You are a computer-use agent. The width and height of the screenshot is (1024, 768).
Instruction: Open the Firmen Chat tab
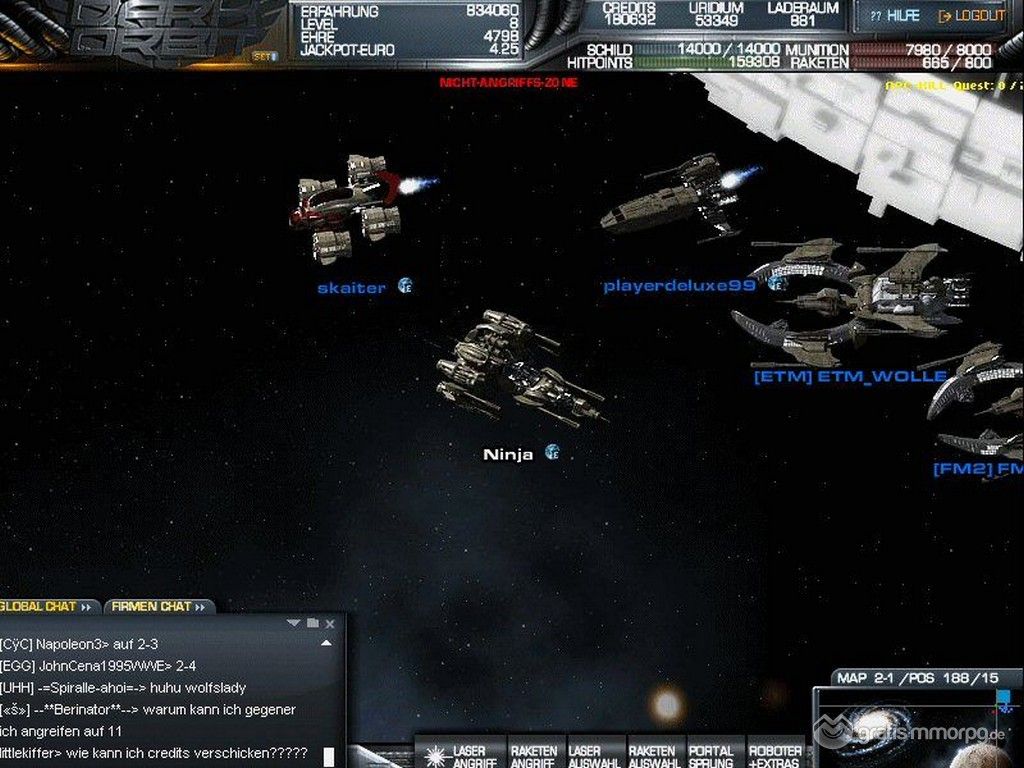point(157,606)
